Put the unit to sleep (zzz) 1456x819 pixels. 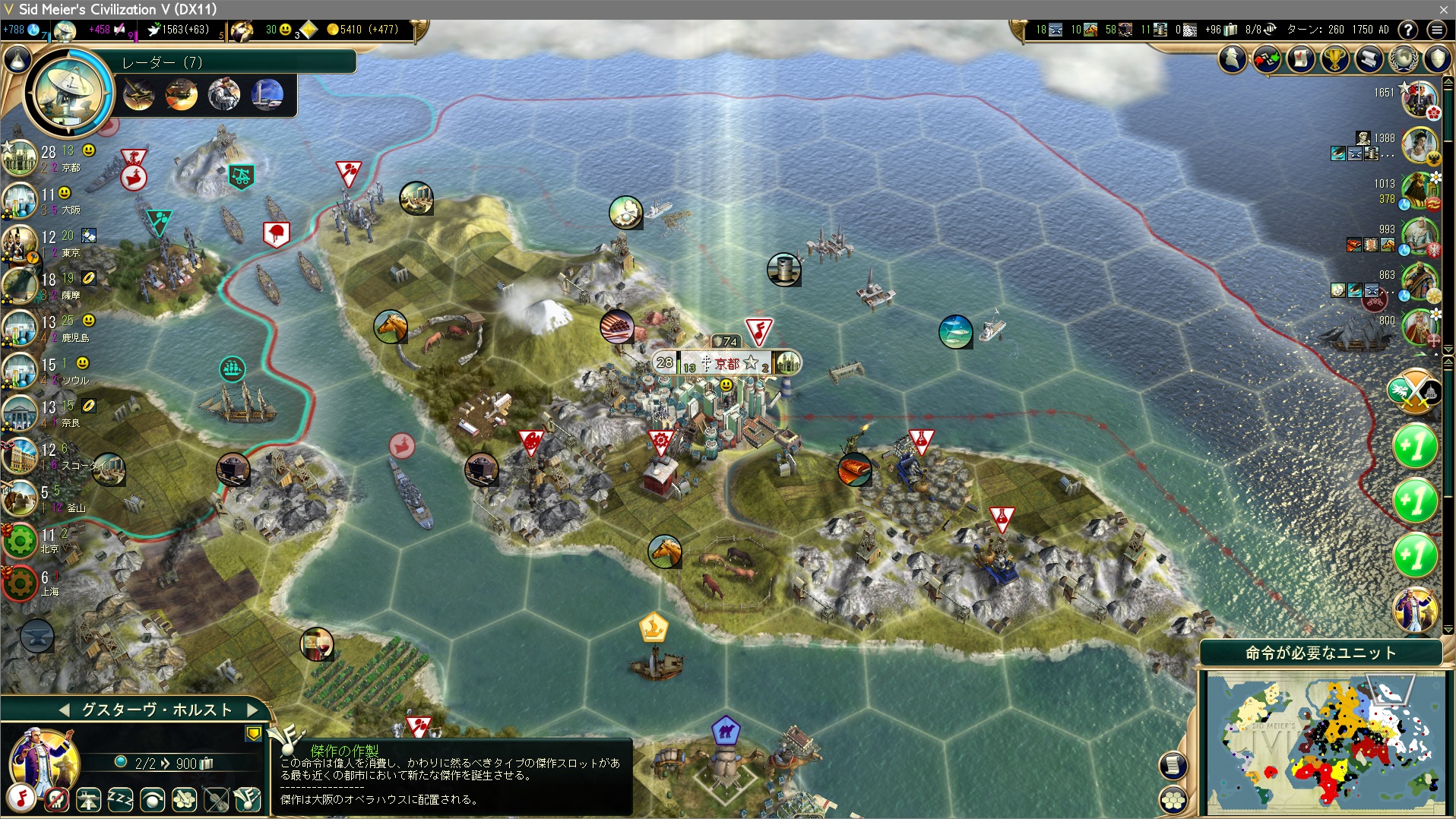coord(120,799)
